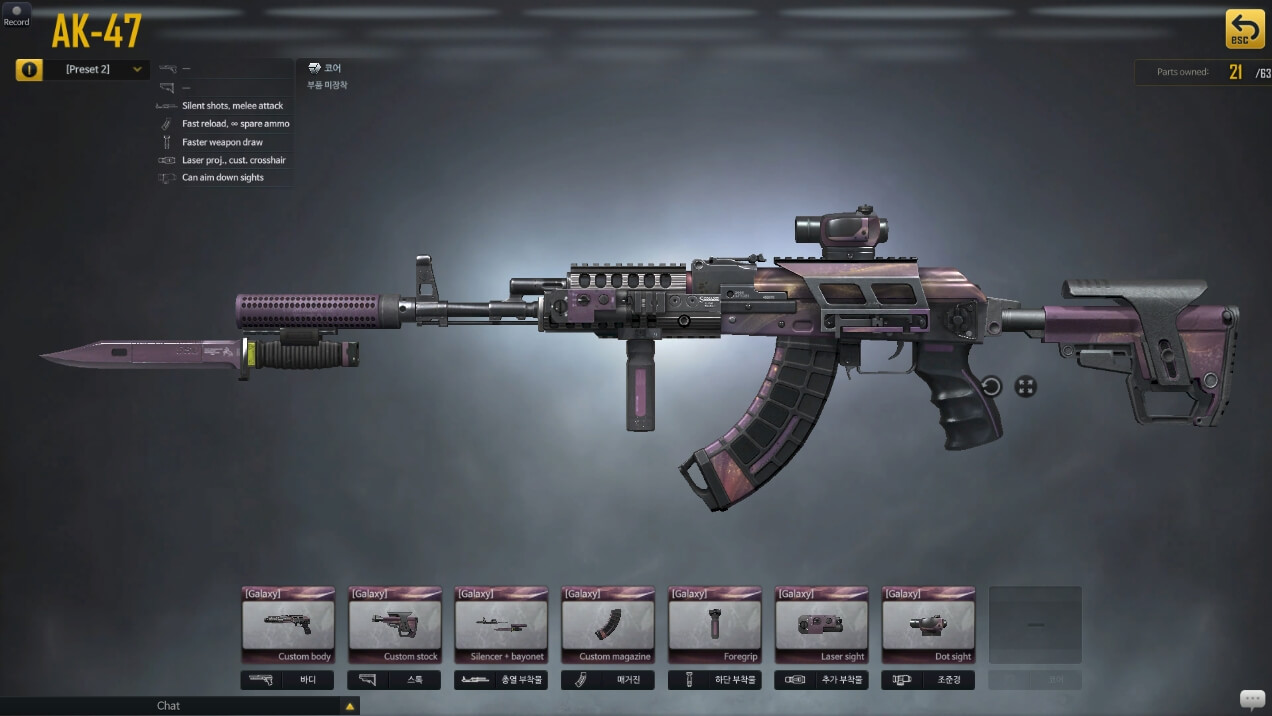
Task: Switch to the stock category button
Action: tap(394, 680)
